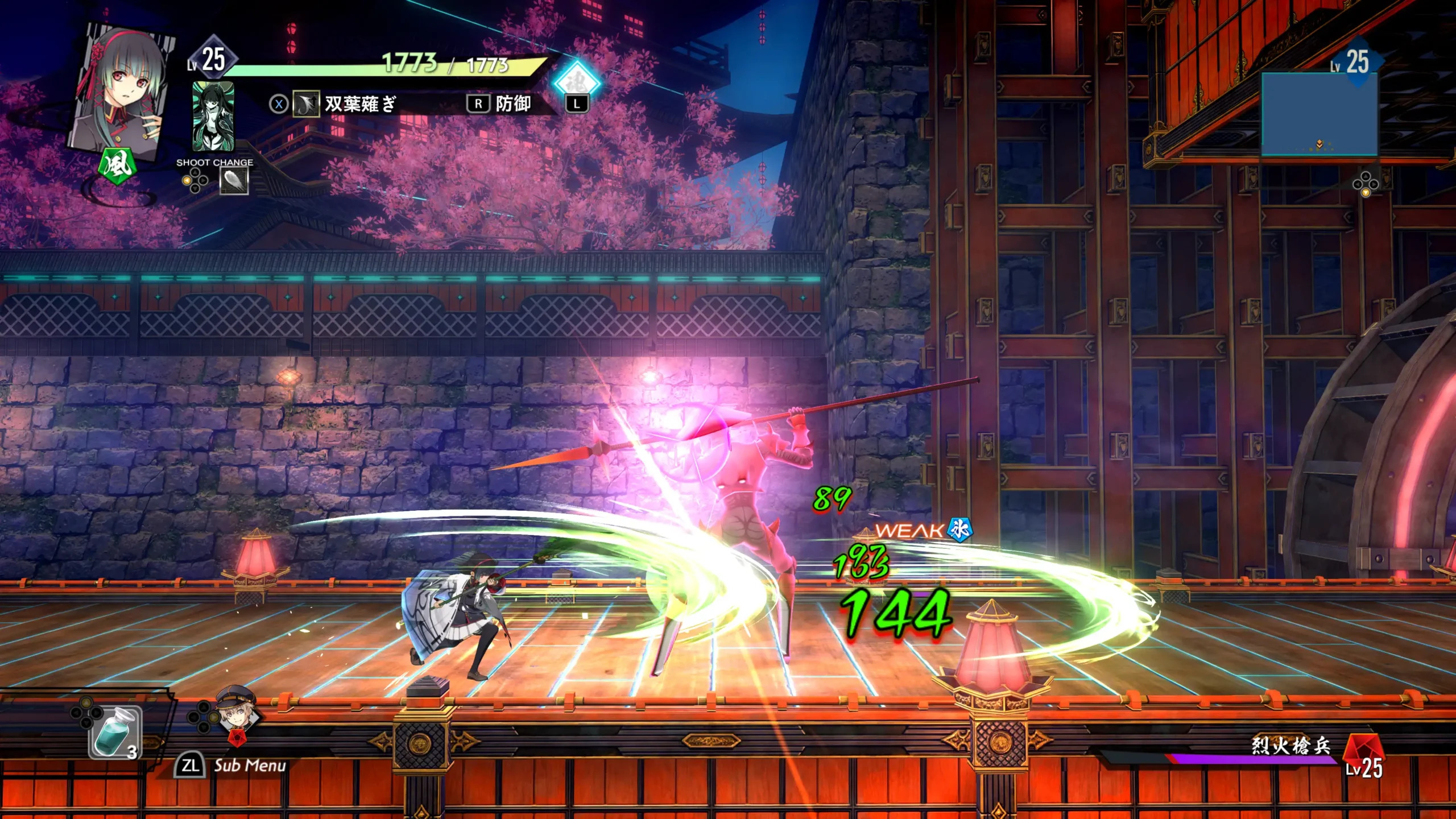This screenshot has height=819, width=1456.
Task: Use the teal potion item slot
Action: click(x=114, y=733)
